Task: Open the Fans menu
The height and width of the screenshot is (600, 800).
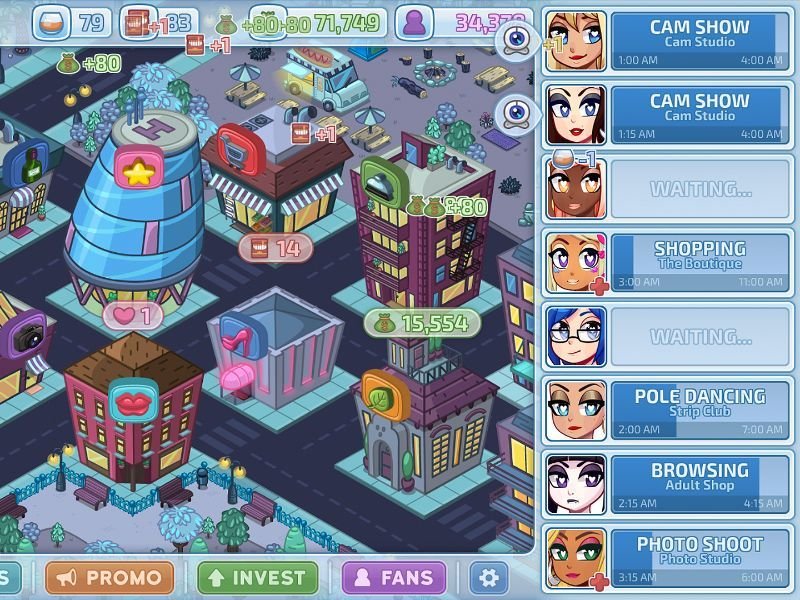Action: point(393,577)
